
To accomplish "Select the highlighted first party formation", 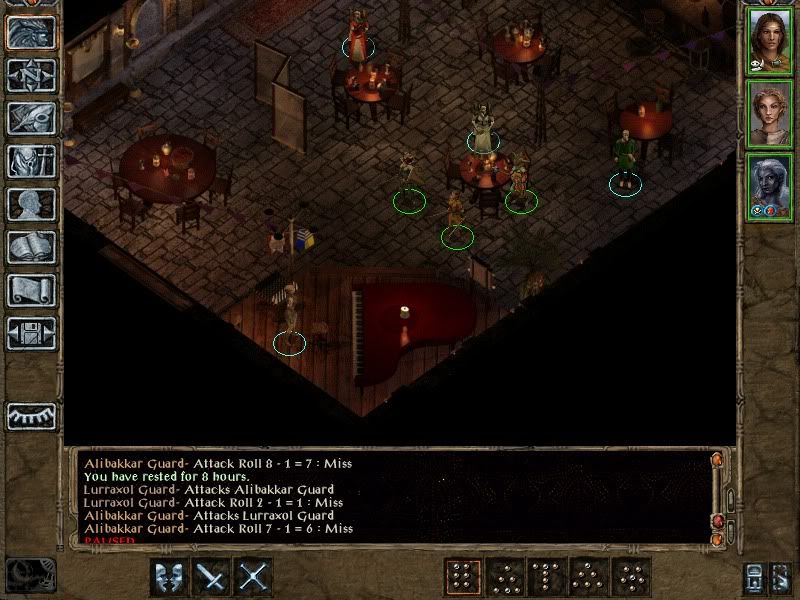I will tap(463, 577).
